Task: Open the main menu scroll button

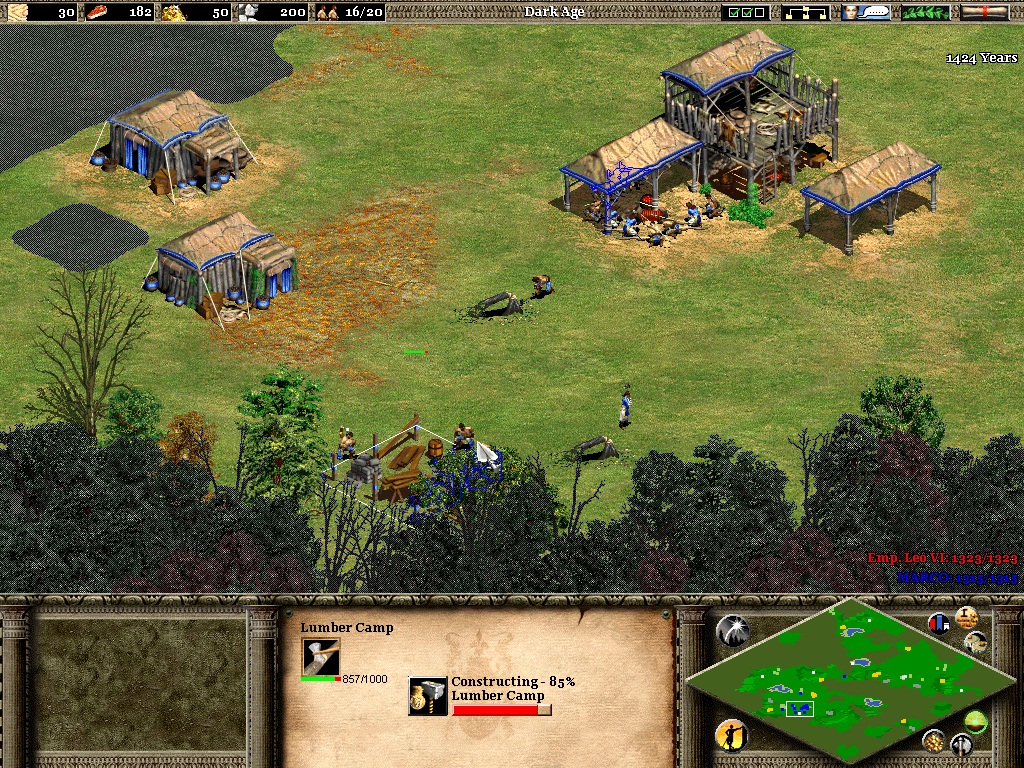Action: pyautogui.click(x=984, y=12)
